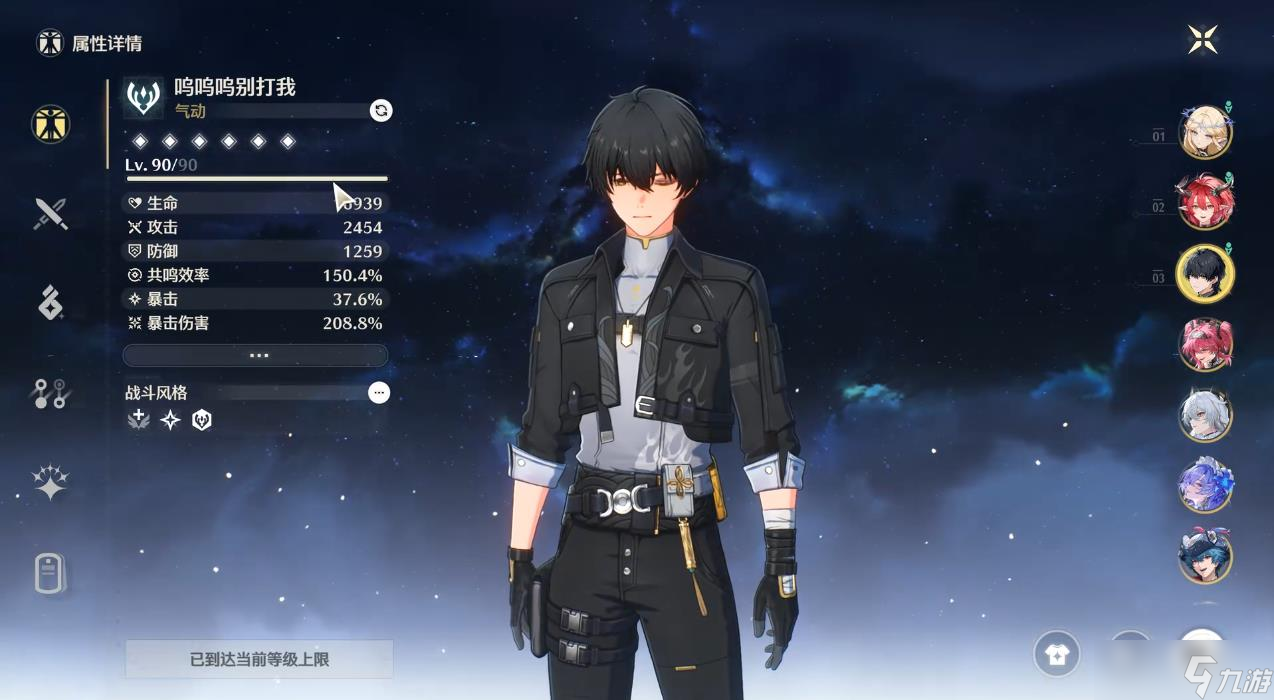Screen dimensions: 1274x700
Task: Switch element with the circular arrows button
Action: (x=381, y=110)
